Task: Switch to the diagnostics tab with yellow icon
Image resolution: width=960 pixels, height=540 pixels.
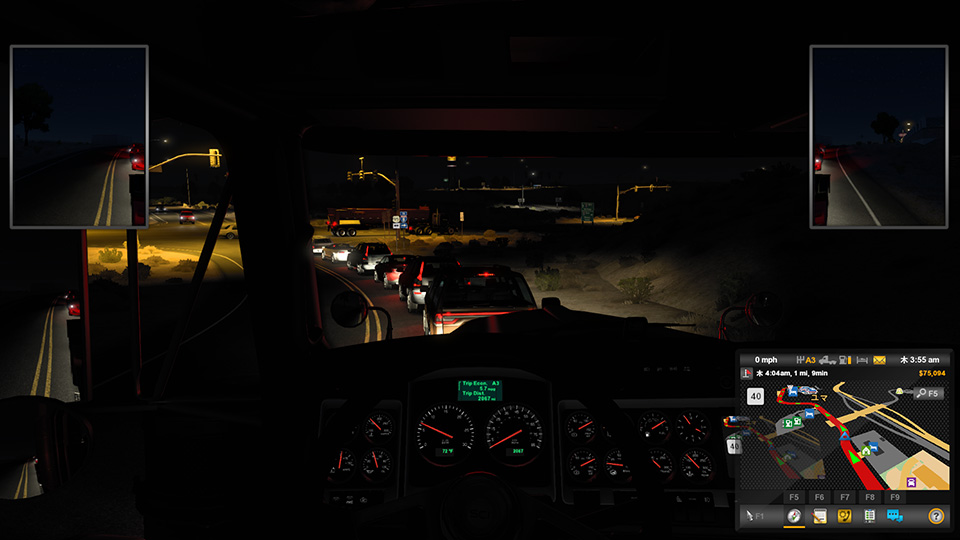Action: [844, 516]
